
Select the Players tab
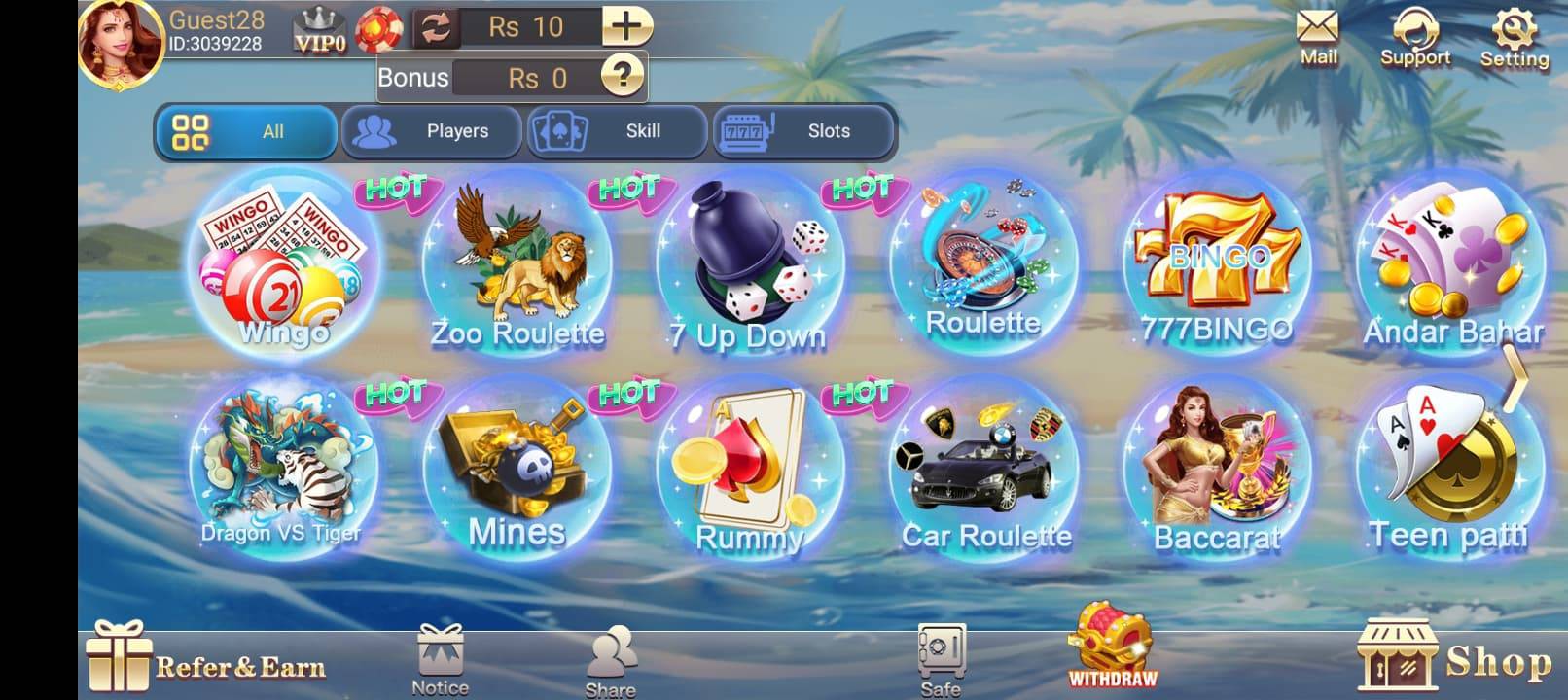pyautogui.click(x=432, y=131)
